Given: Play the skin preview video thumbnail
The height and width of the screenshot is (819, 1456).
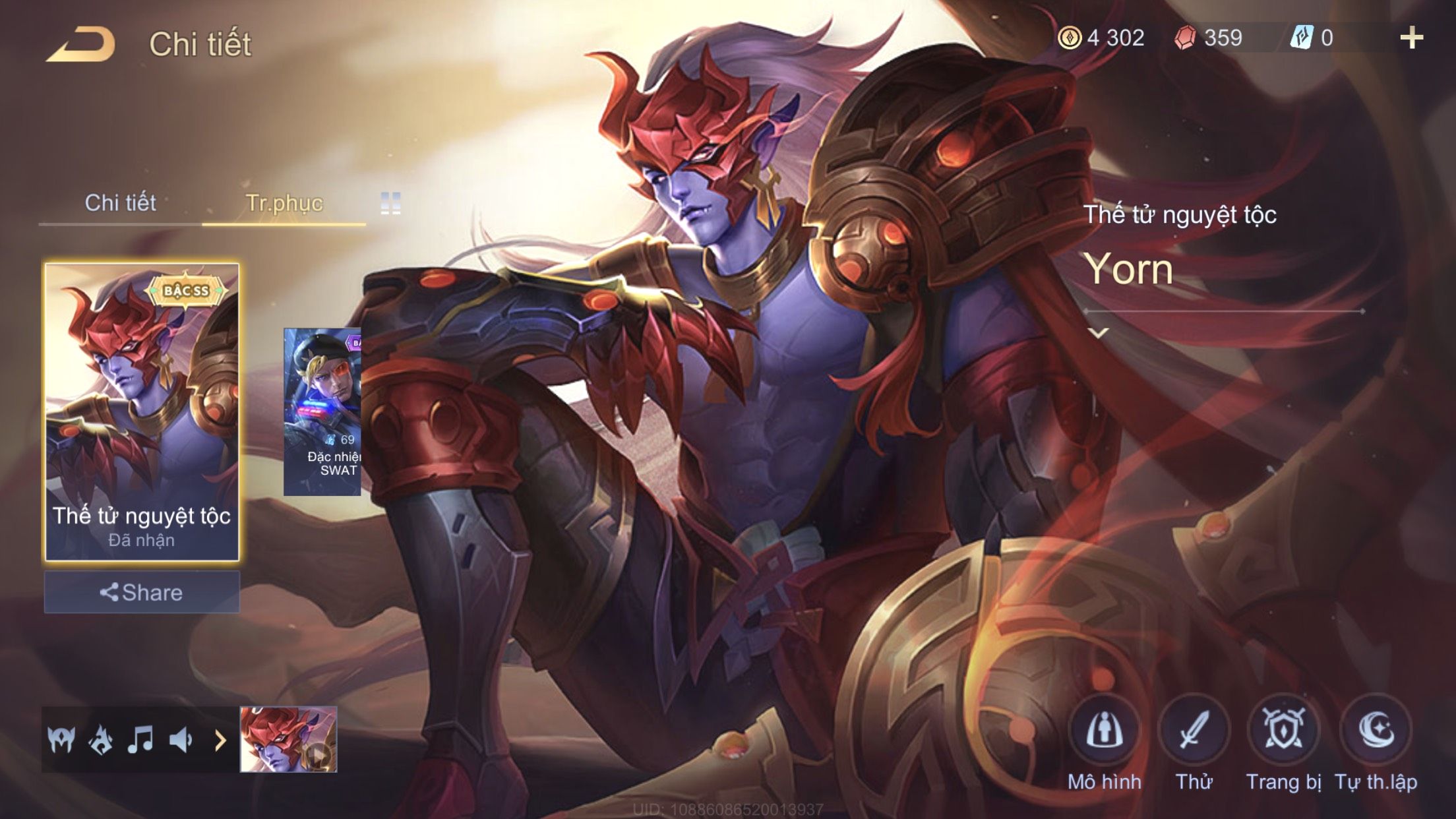Looking at the screenshot, I should click(x=289, y=739).
